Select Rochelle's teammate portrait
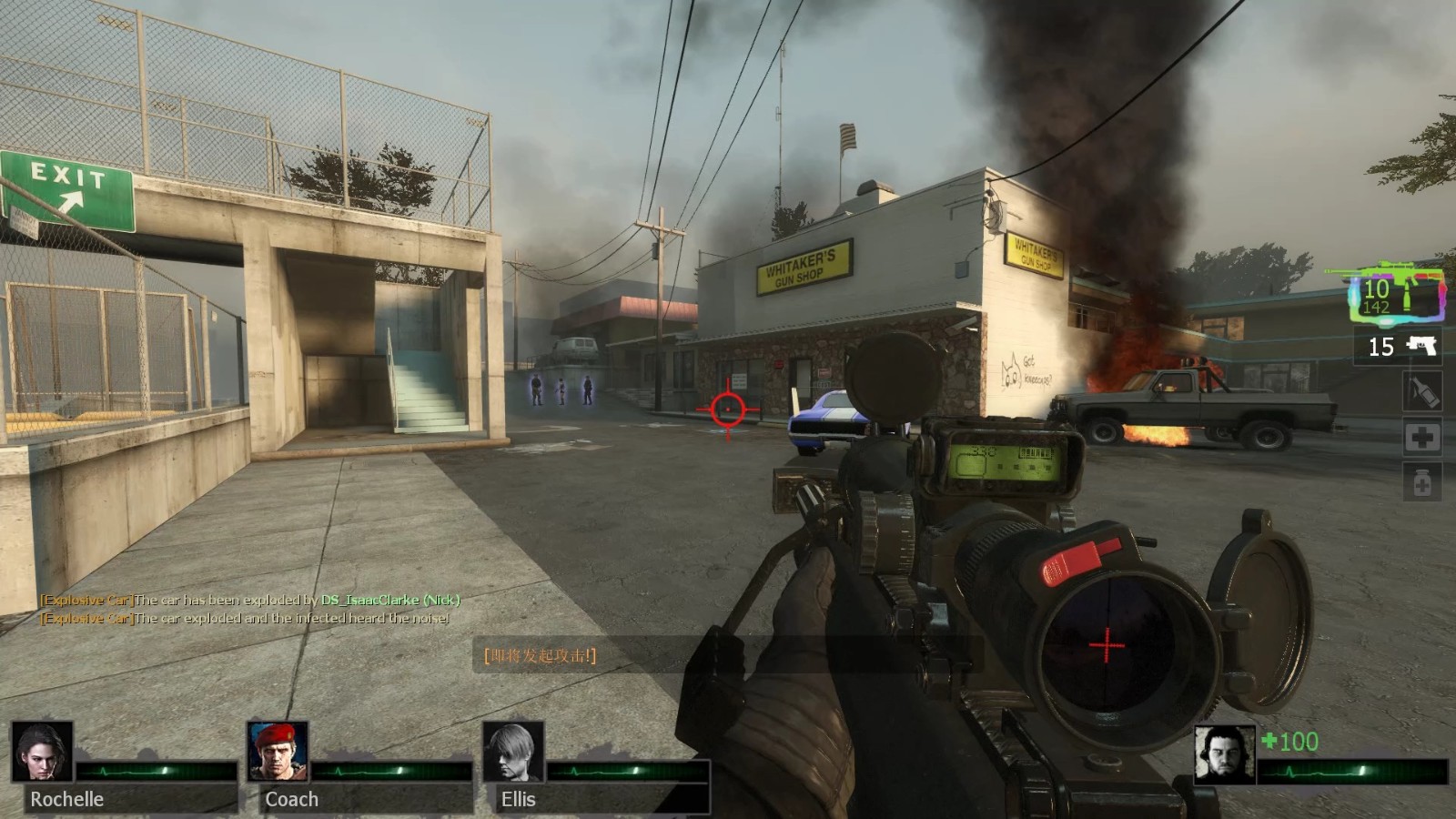 pyautogui.click(x=42, y=752)
